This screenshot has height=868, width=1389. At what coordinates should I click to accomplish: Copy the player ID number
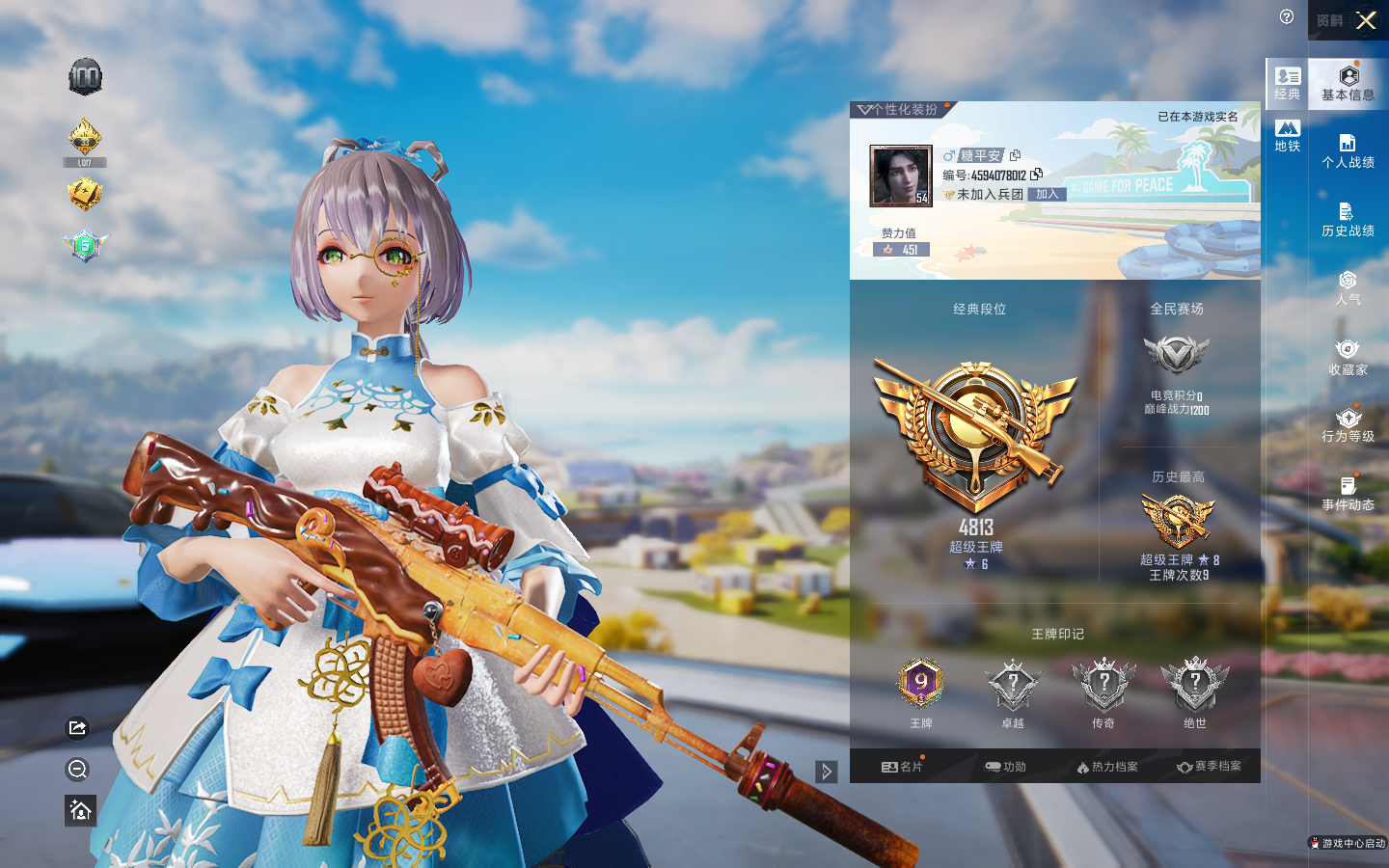coord(1037,175)
